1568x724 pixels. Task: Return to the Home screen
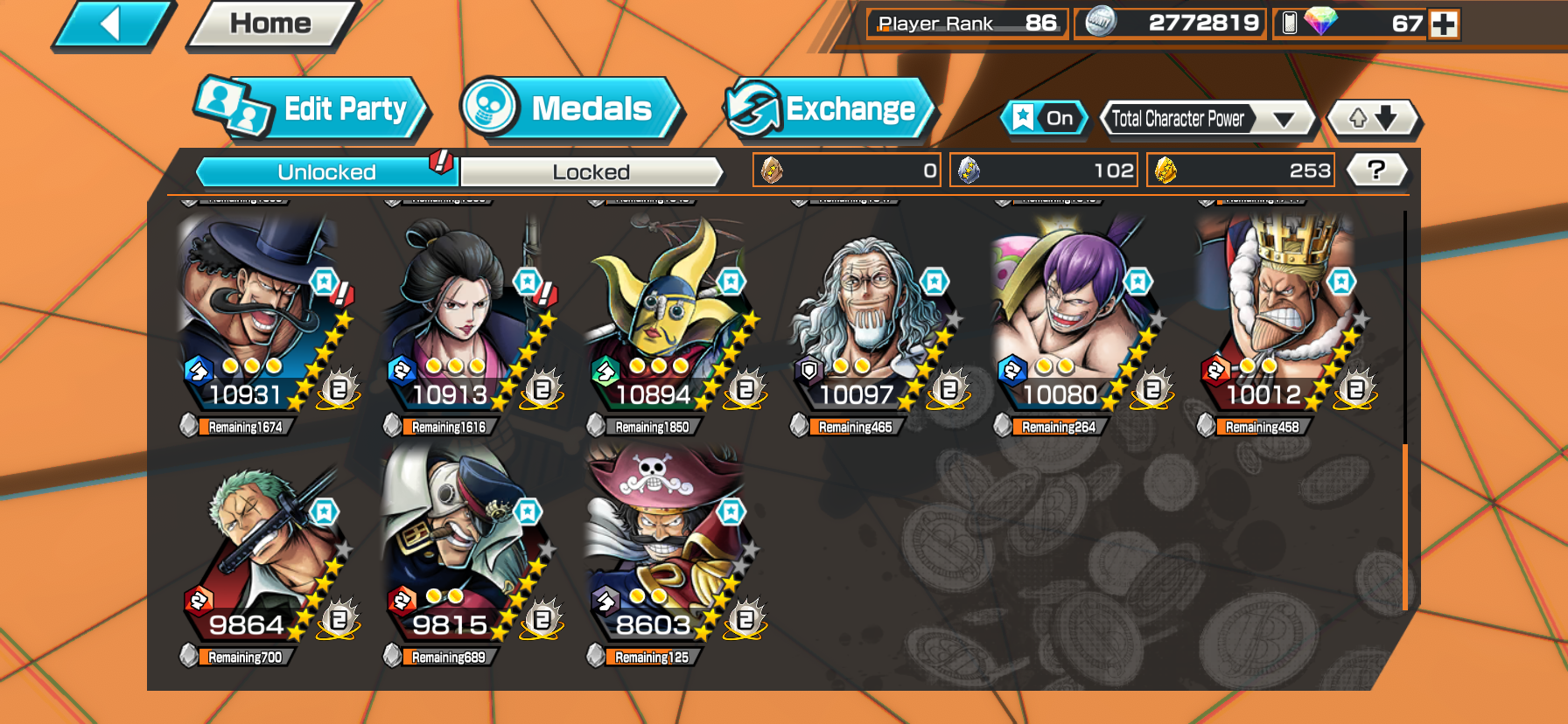[270, 24]
